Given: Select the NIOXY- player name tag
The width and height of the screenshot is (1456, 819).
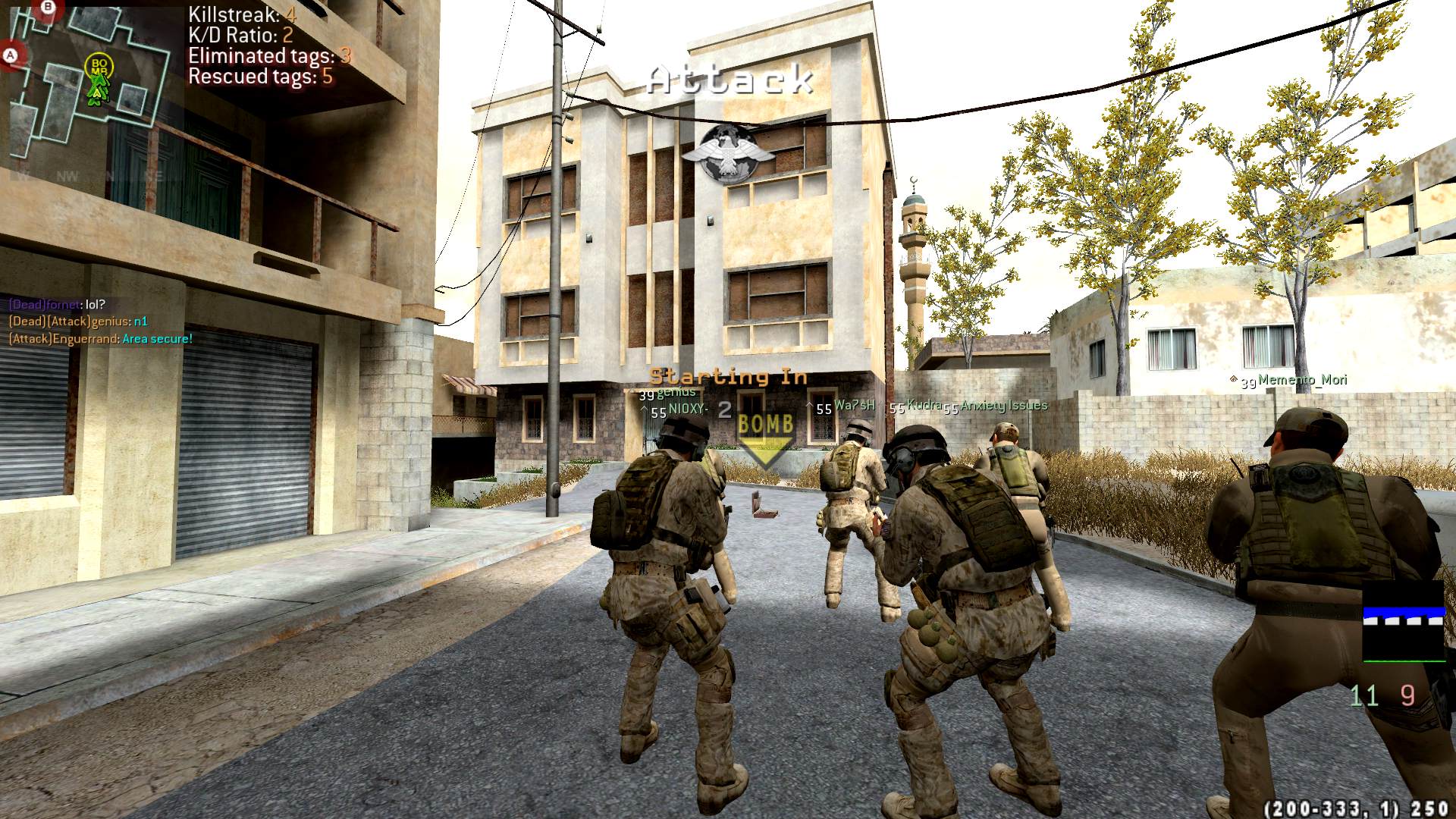Looking at the screenshot, I should pos(688,409).
